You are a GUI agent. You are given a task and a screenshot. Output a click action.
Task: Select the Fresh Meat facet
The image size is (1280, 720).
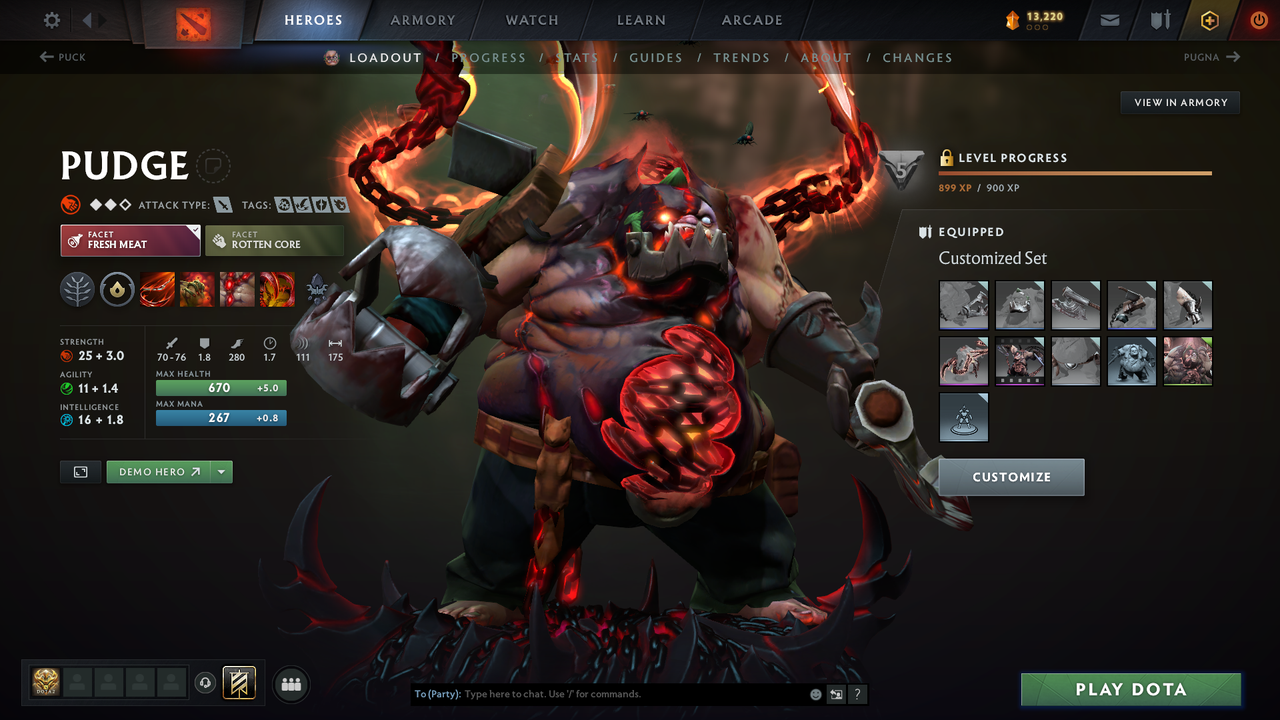click(130, 240)
